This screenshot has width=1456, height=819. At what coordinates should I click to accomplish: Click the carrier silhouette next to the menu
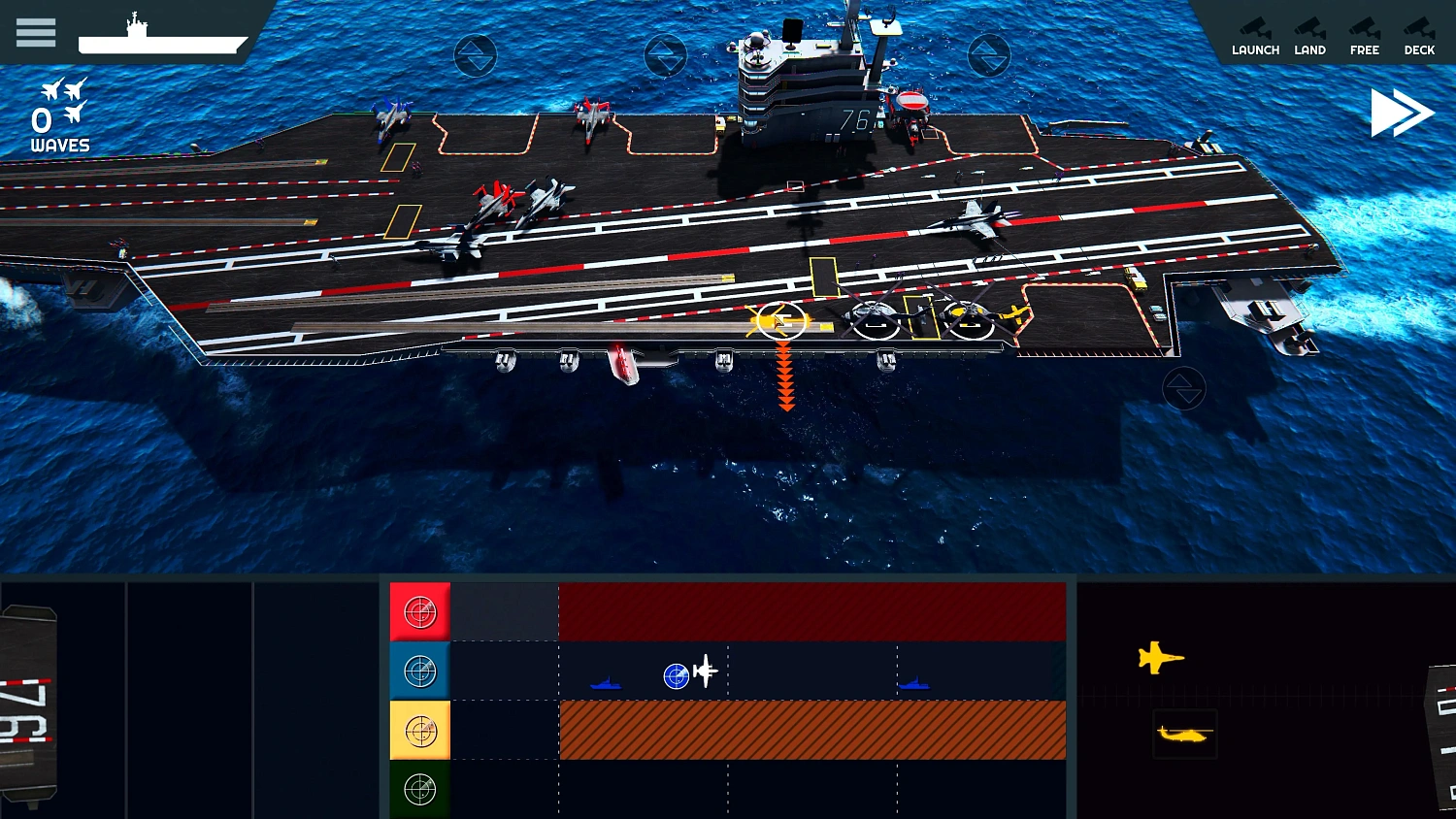161,37
